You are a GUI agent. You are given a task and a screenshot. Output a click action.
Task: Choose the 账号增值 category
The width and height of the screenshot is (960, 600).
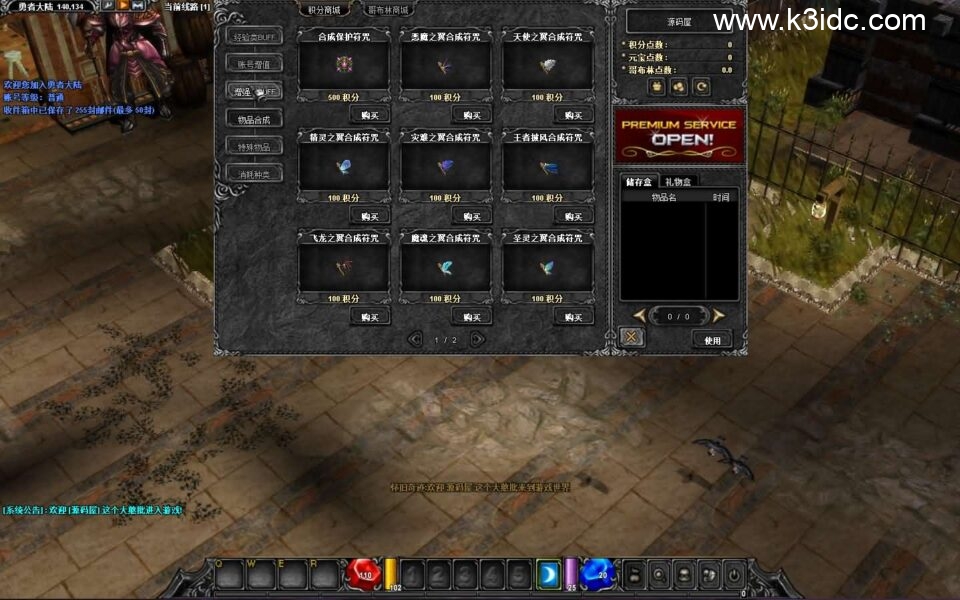tap(253, 64)
